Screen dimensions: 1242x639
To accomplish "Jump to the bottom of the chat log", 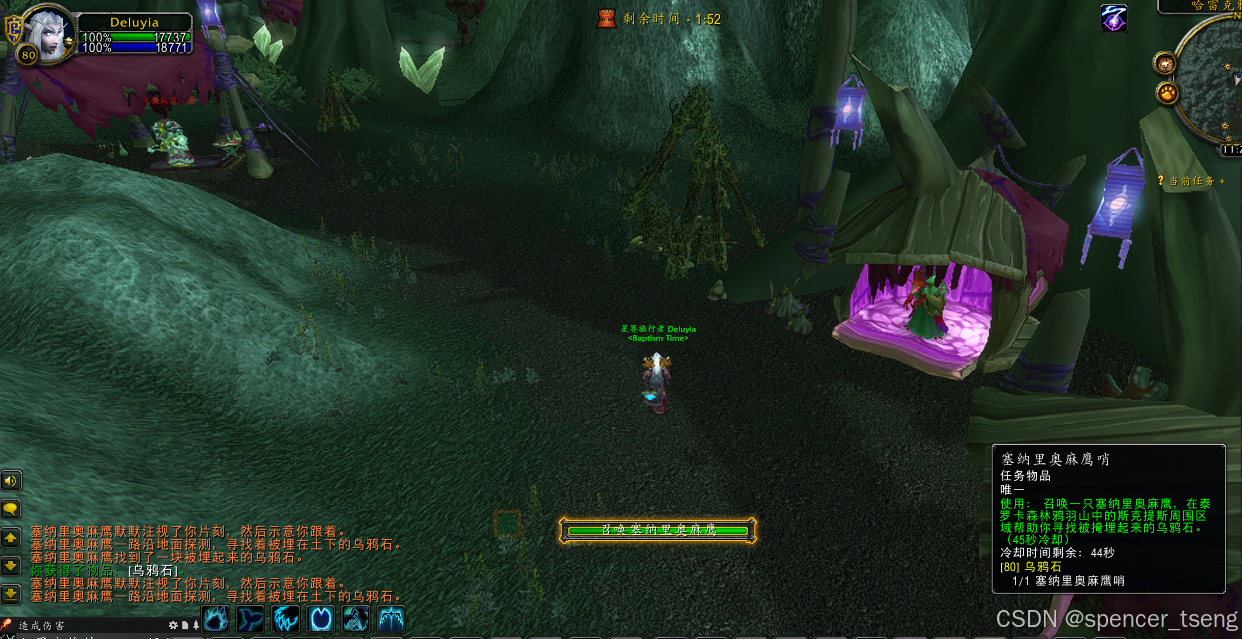I will click(11, 593).
